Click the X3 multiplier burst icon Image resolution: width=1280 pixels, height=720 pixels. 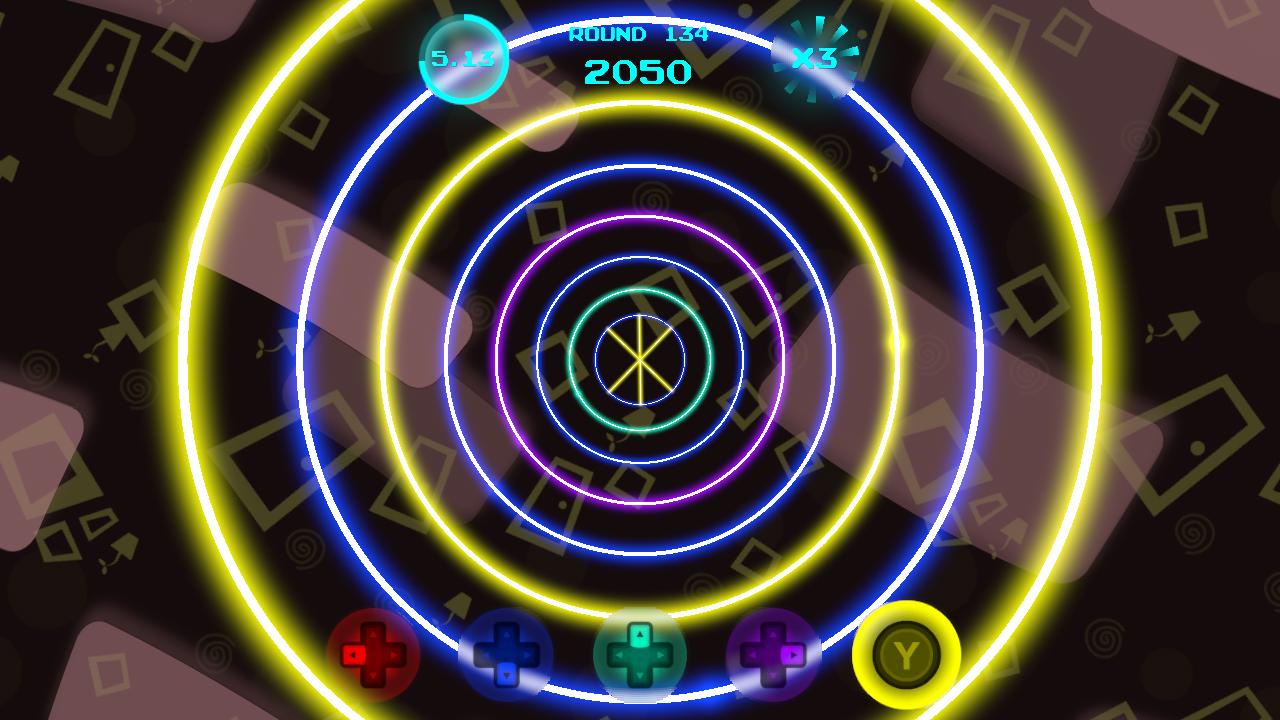coord(814,57)
